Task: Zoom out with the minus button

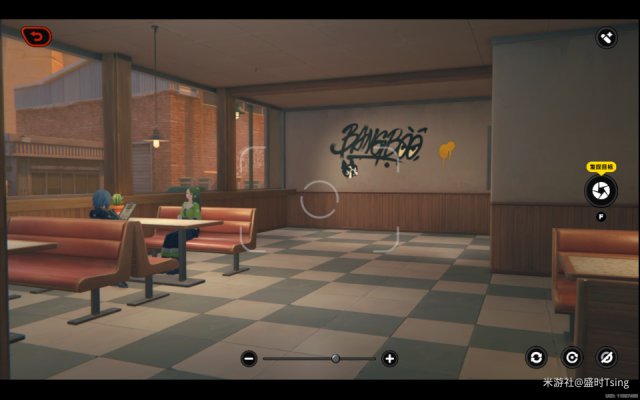Action: (249, 358)
